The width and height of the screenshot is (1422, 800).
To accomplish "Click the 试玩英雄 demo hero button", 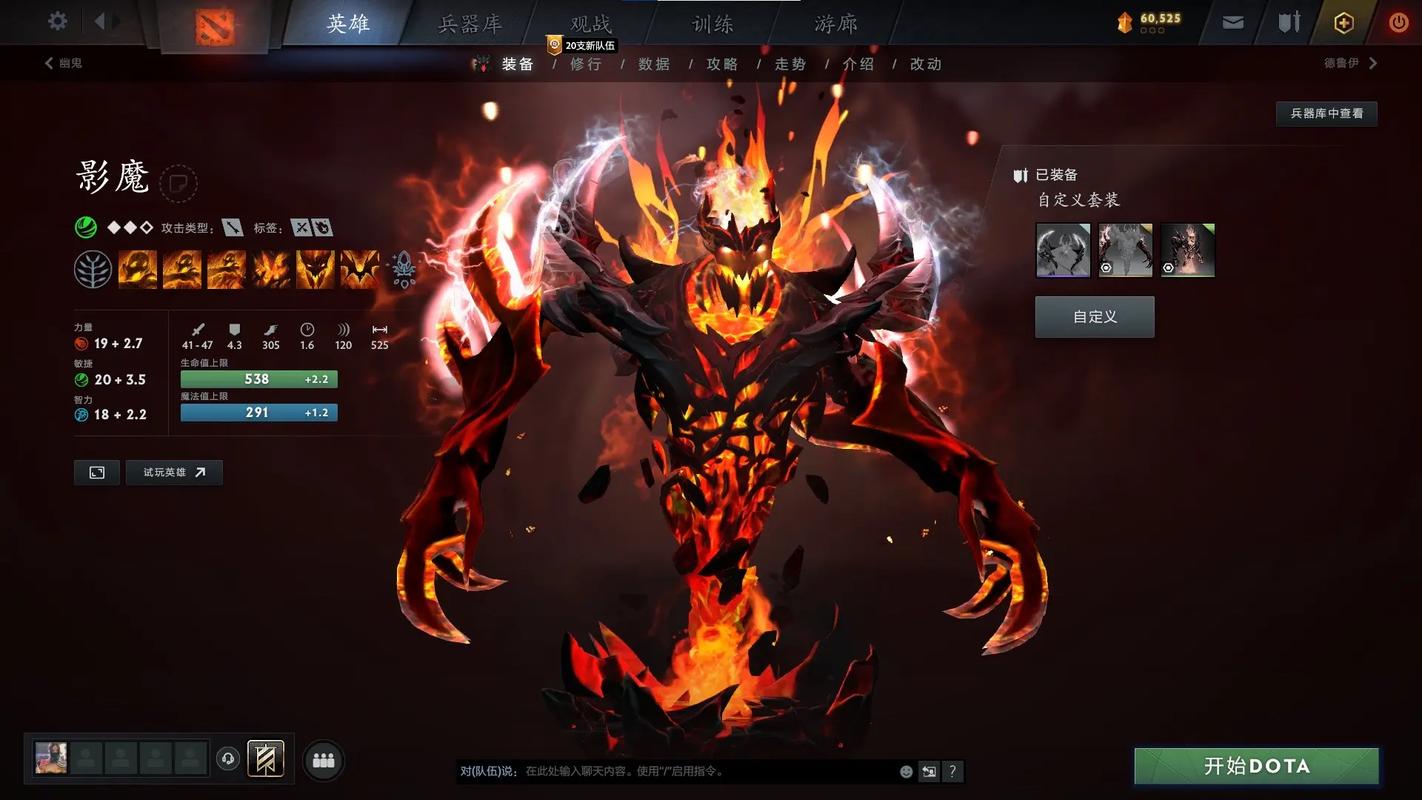I will (174, 472).
